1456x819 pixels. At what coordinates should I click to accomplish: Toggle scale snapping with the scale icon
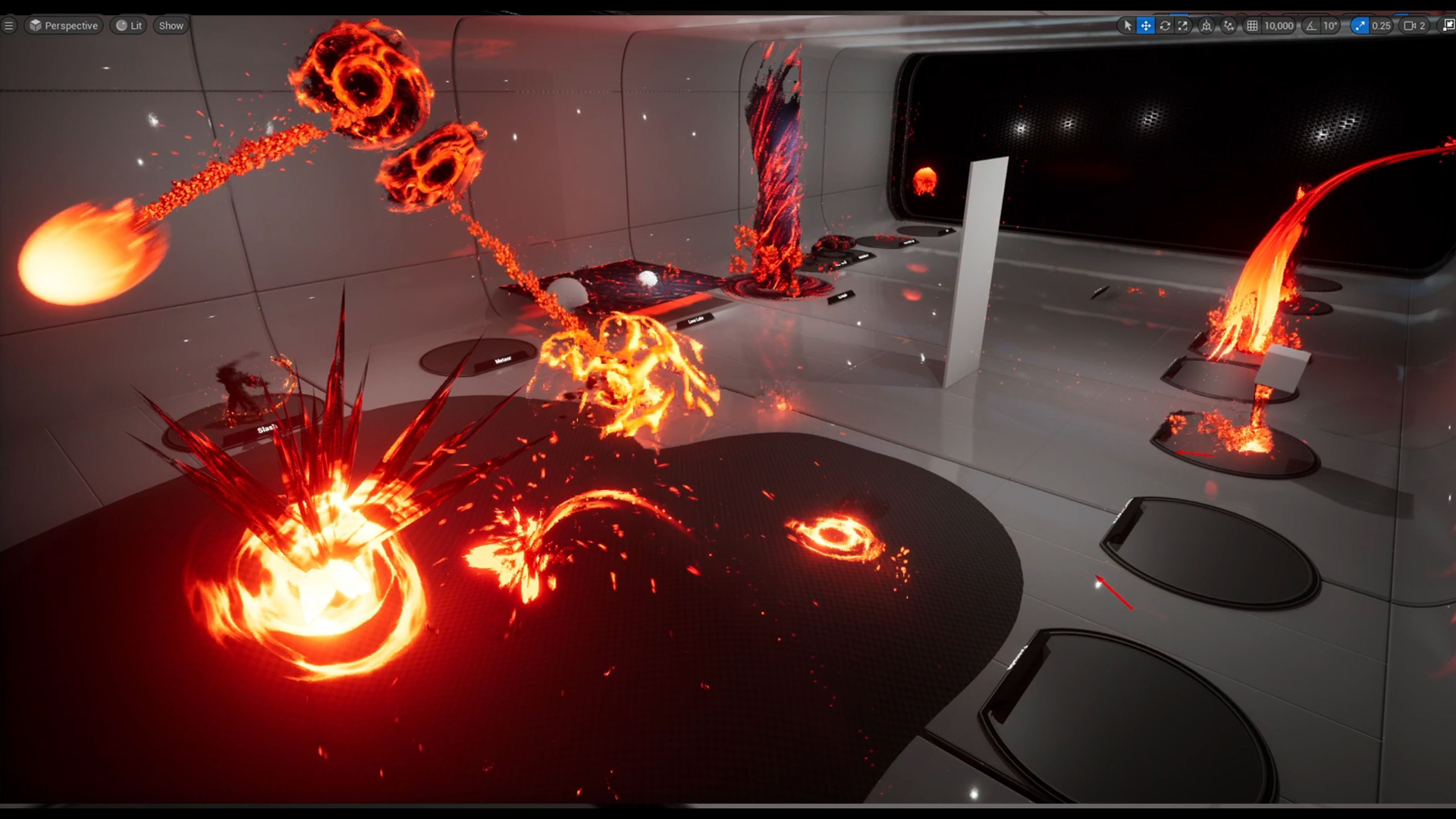click(x=1359, y=25)
